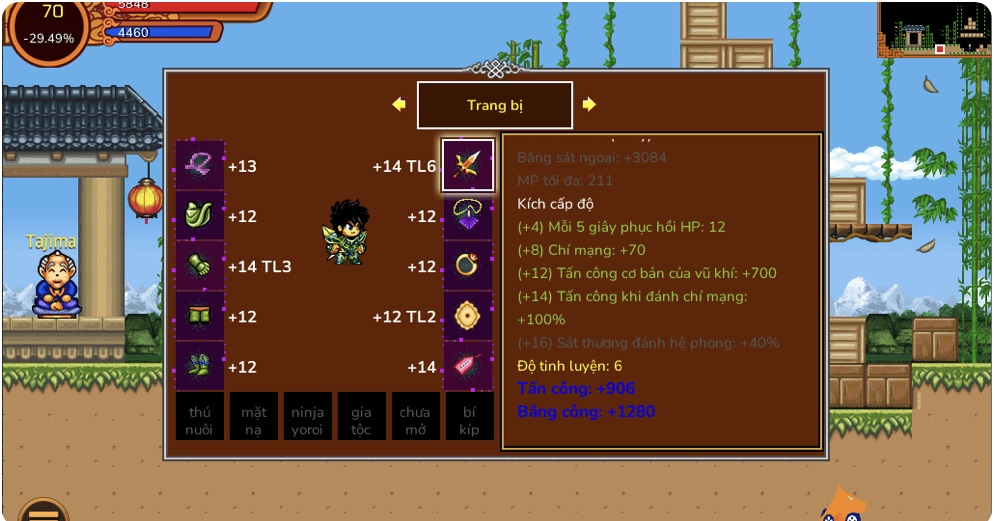Viewport: 995px width, 521px height.
Task: Select the Trang bị header tab
Action: point(494,105)
